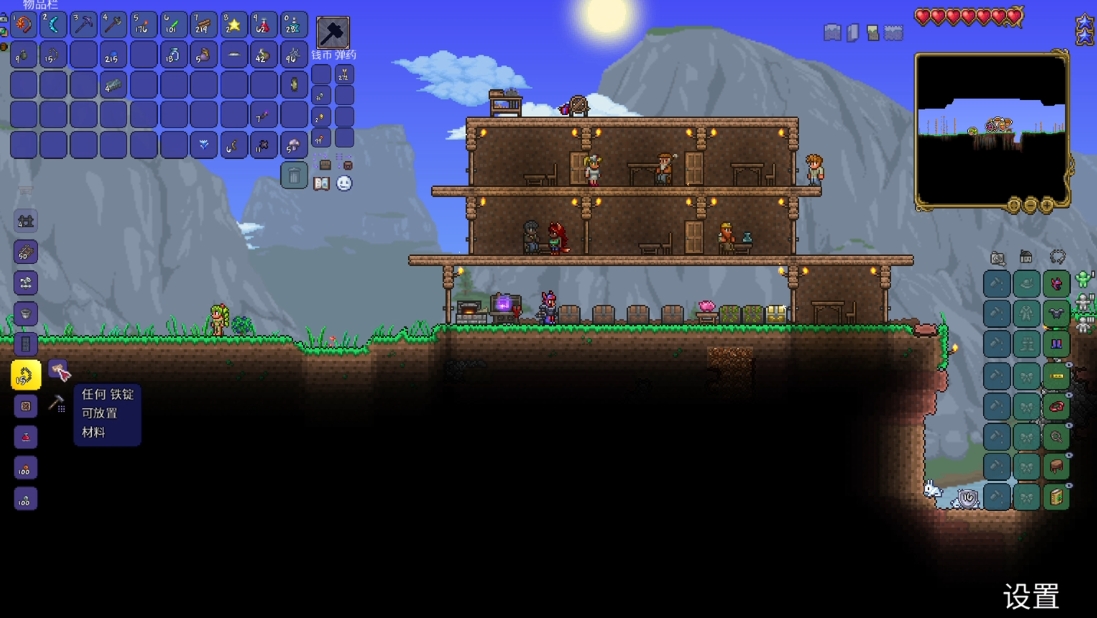
Task: Open the crafting window hammer icon
Action: [57, 404]
